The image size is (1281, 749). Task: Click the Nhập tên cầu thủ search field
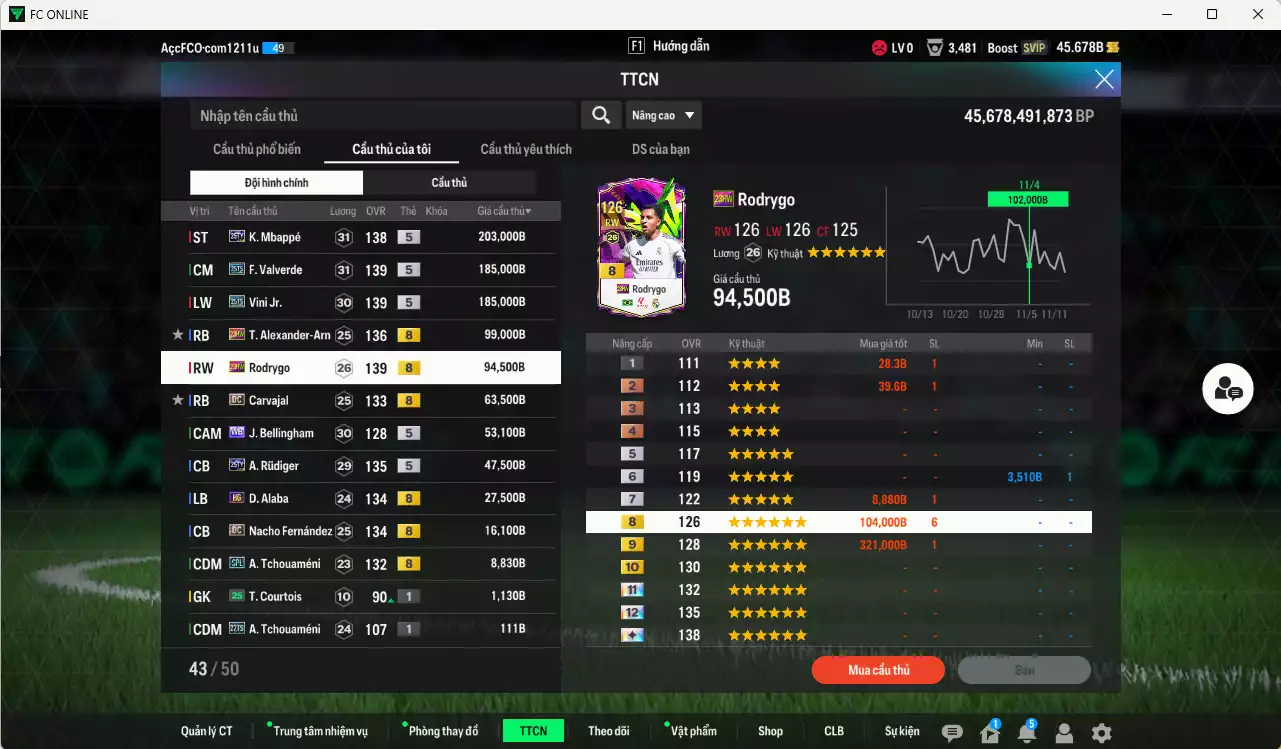coord(380,115)
